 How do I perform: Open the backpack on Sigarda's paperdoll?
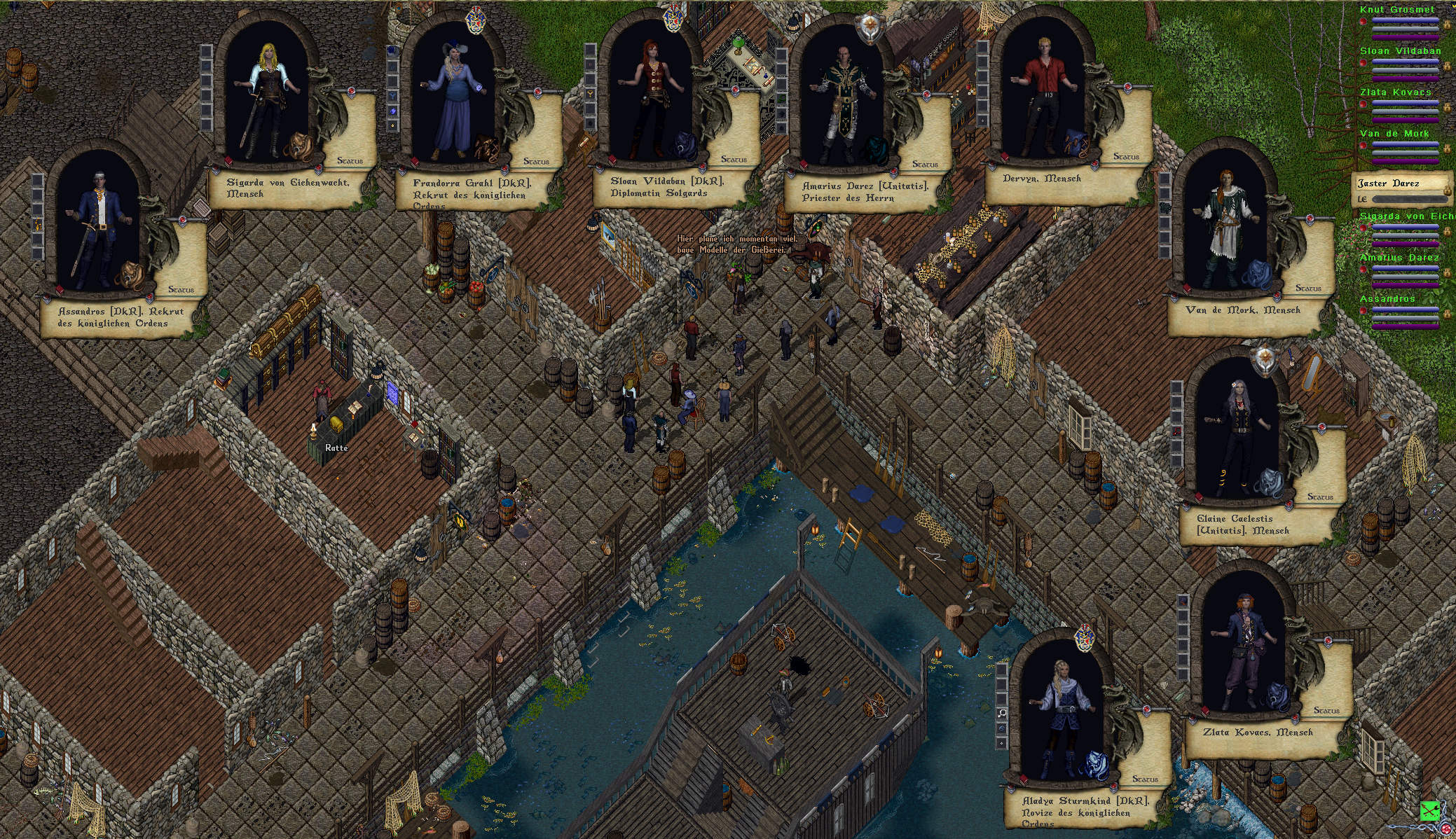(300, 146)
